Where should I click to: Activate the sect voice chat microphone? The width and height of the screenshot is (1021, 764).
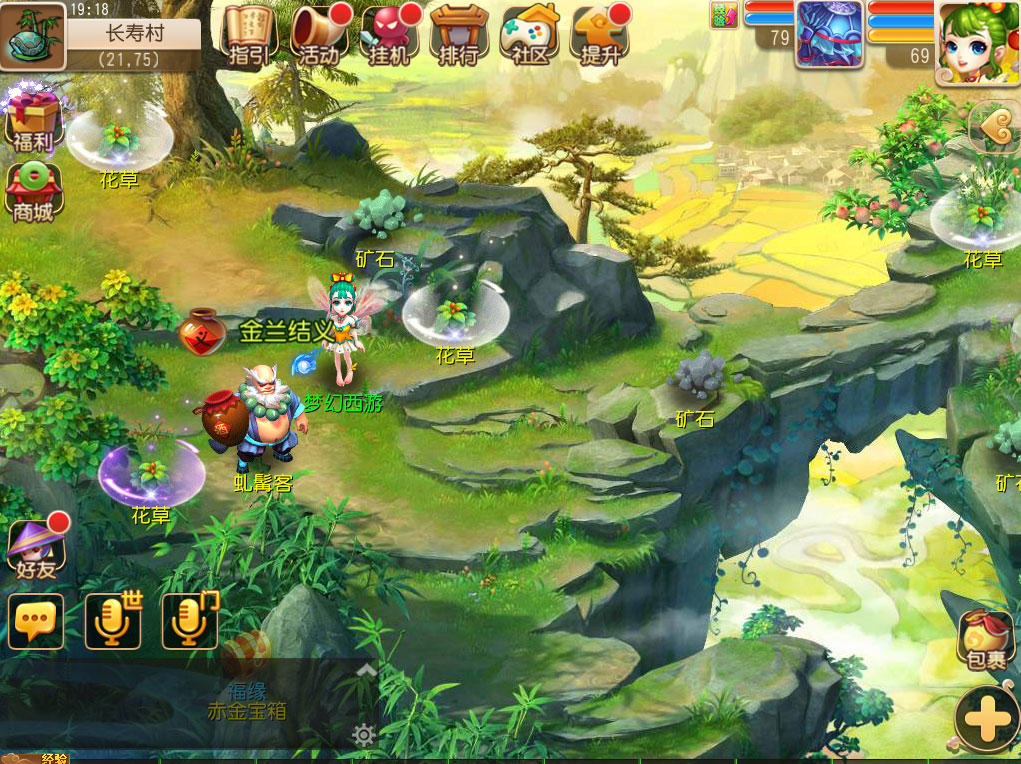point(189,621)
